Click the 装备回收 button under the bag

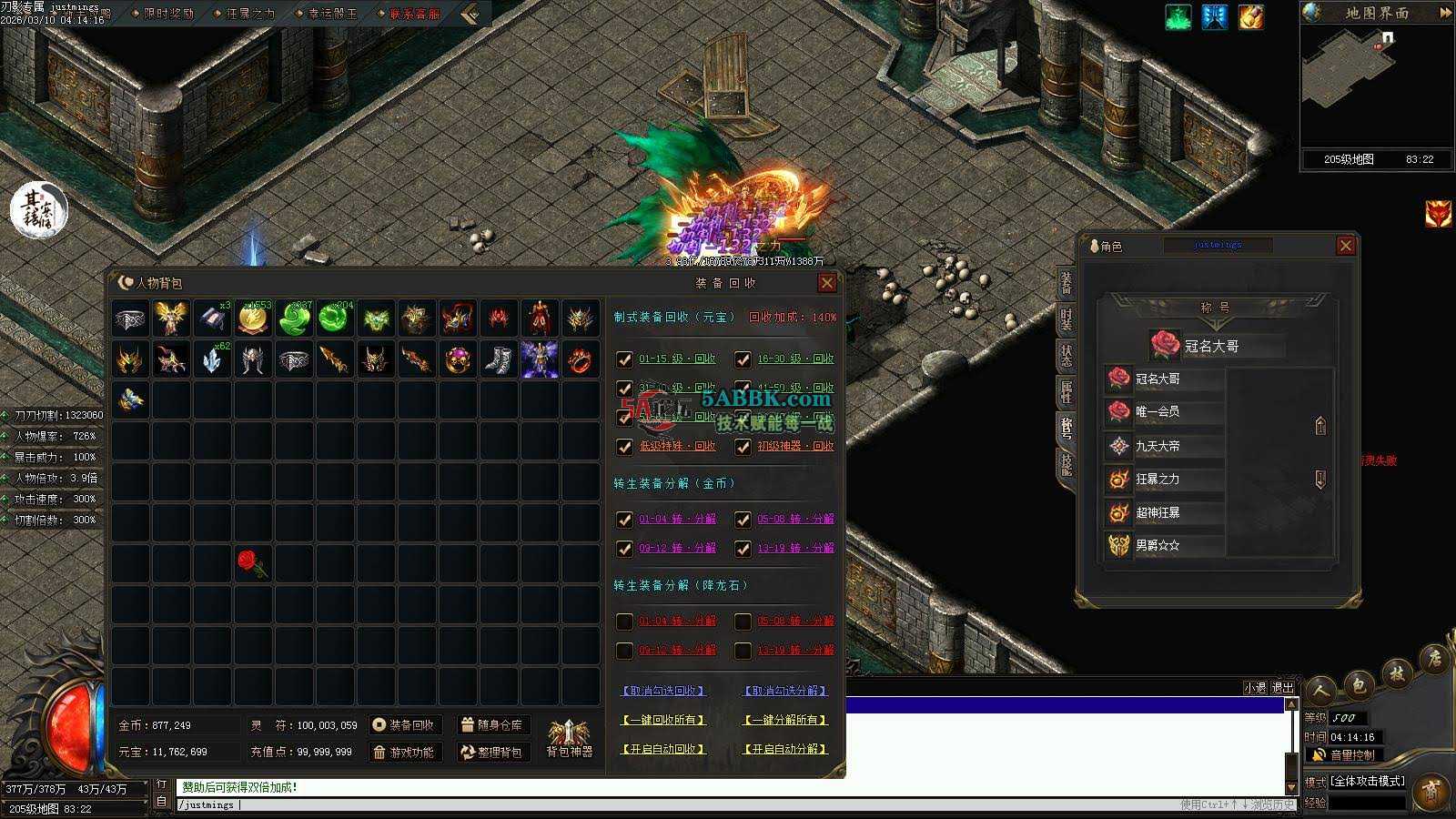(403, 725)
